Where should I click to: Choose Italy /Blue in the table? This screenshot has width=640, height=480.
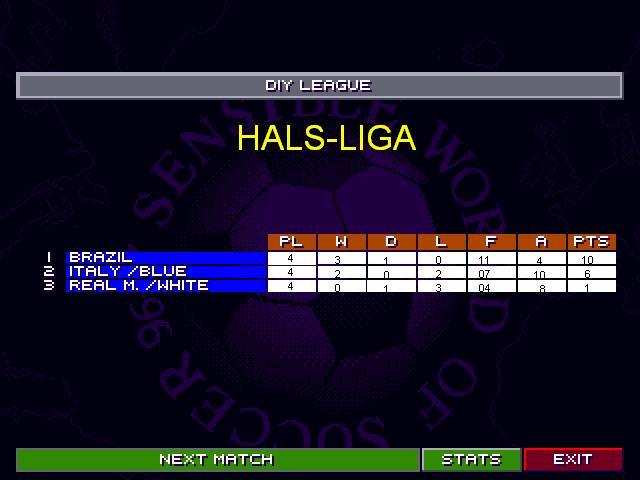tap(166, 271)
